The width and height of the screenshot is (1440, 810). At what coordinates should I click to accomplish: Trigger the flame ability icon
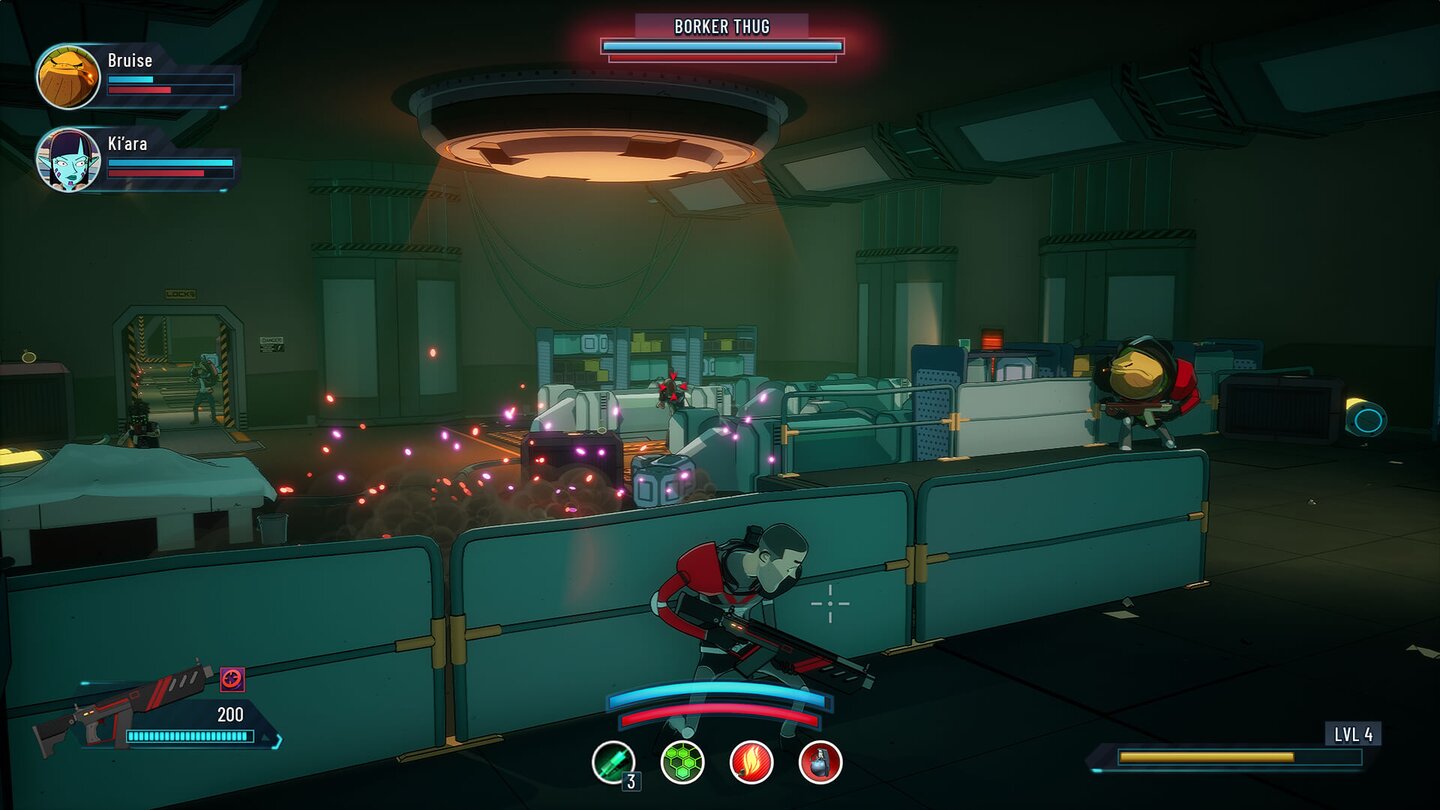click(751, 762)
